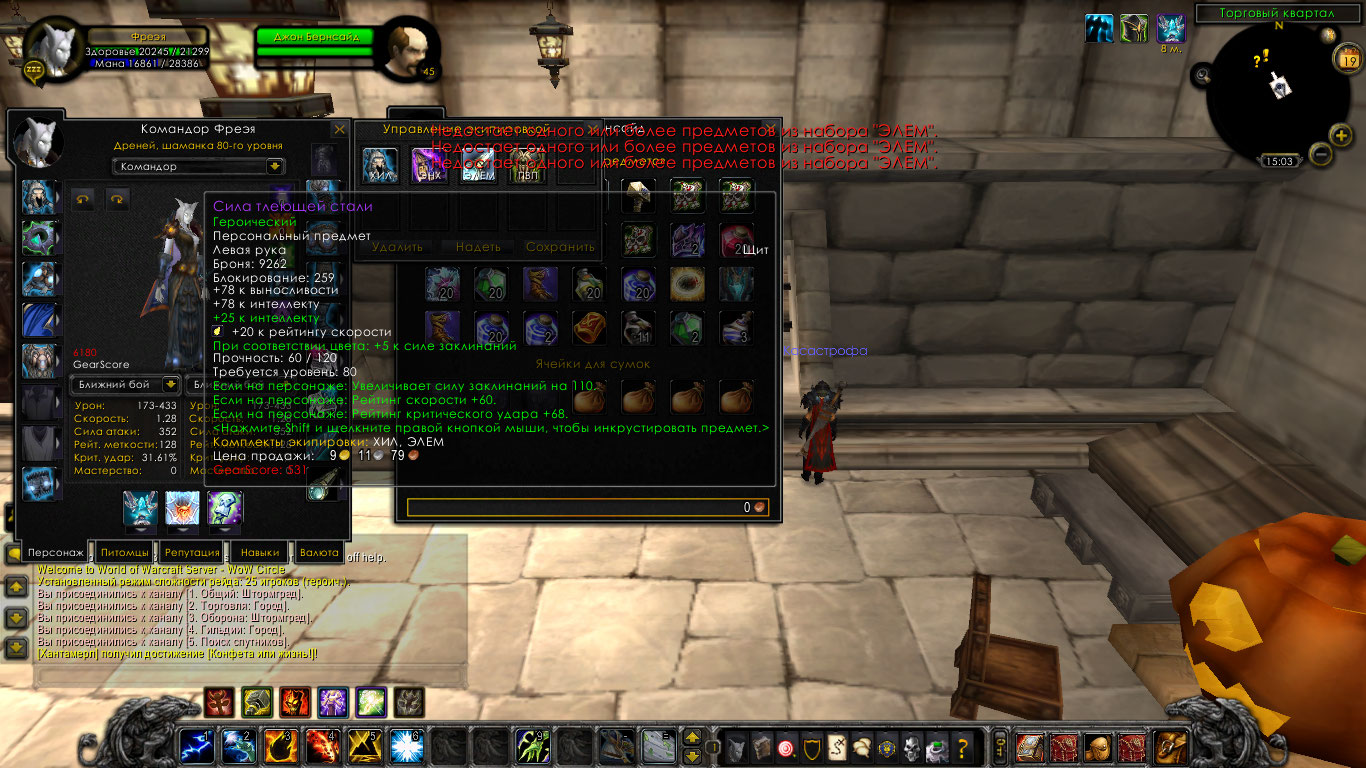Click the Надеть equip button
Screen dimensions: 1366x768
tap(478, 246)
